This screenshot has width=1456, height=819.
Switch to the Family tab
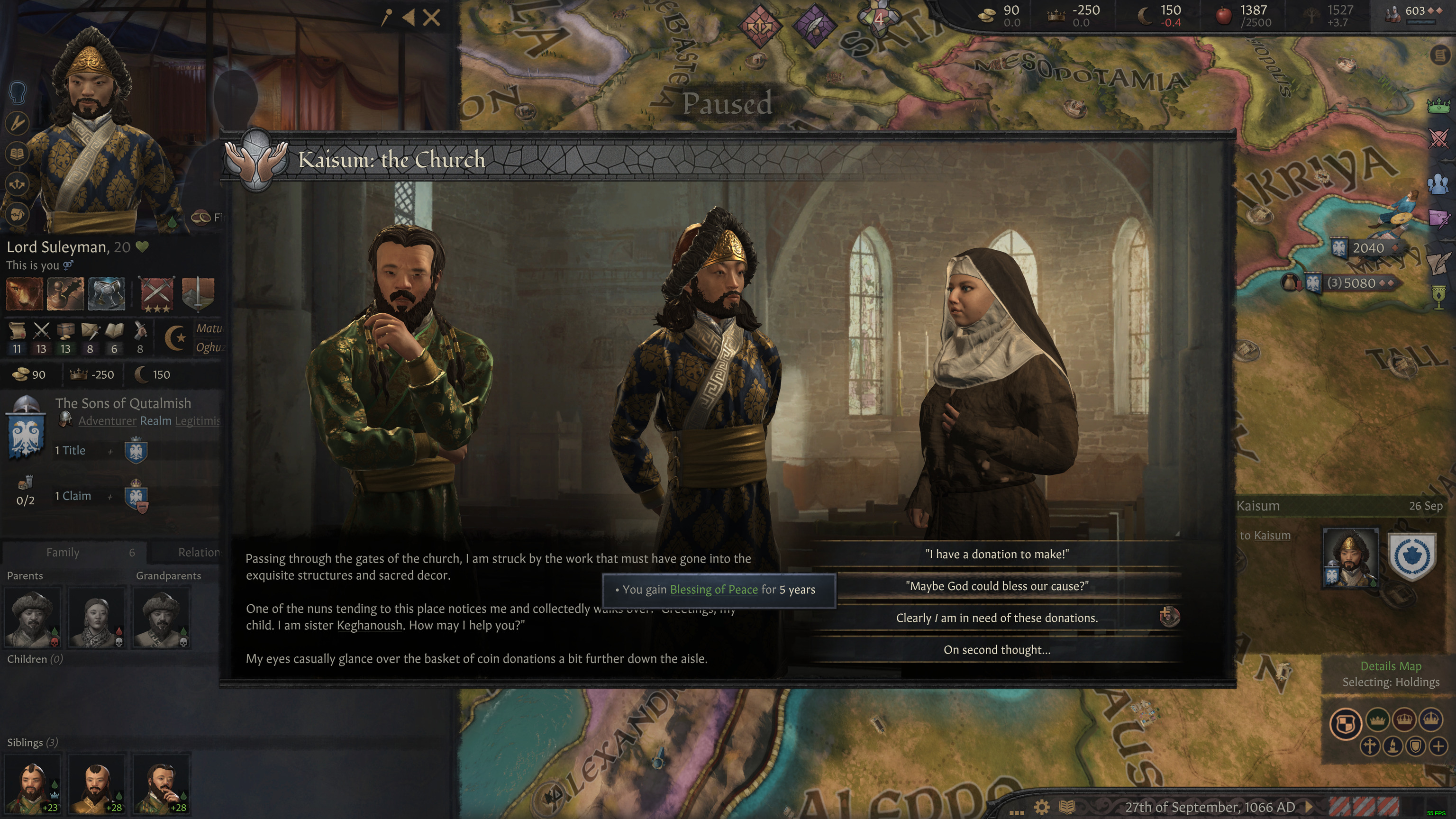coord(64,552)
